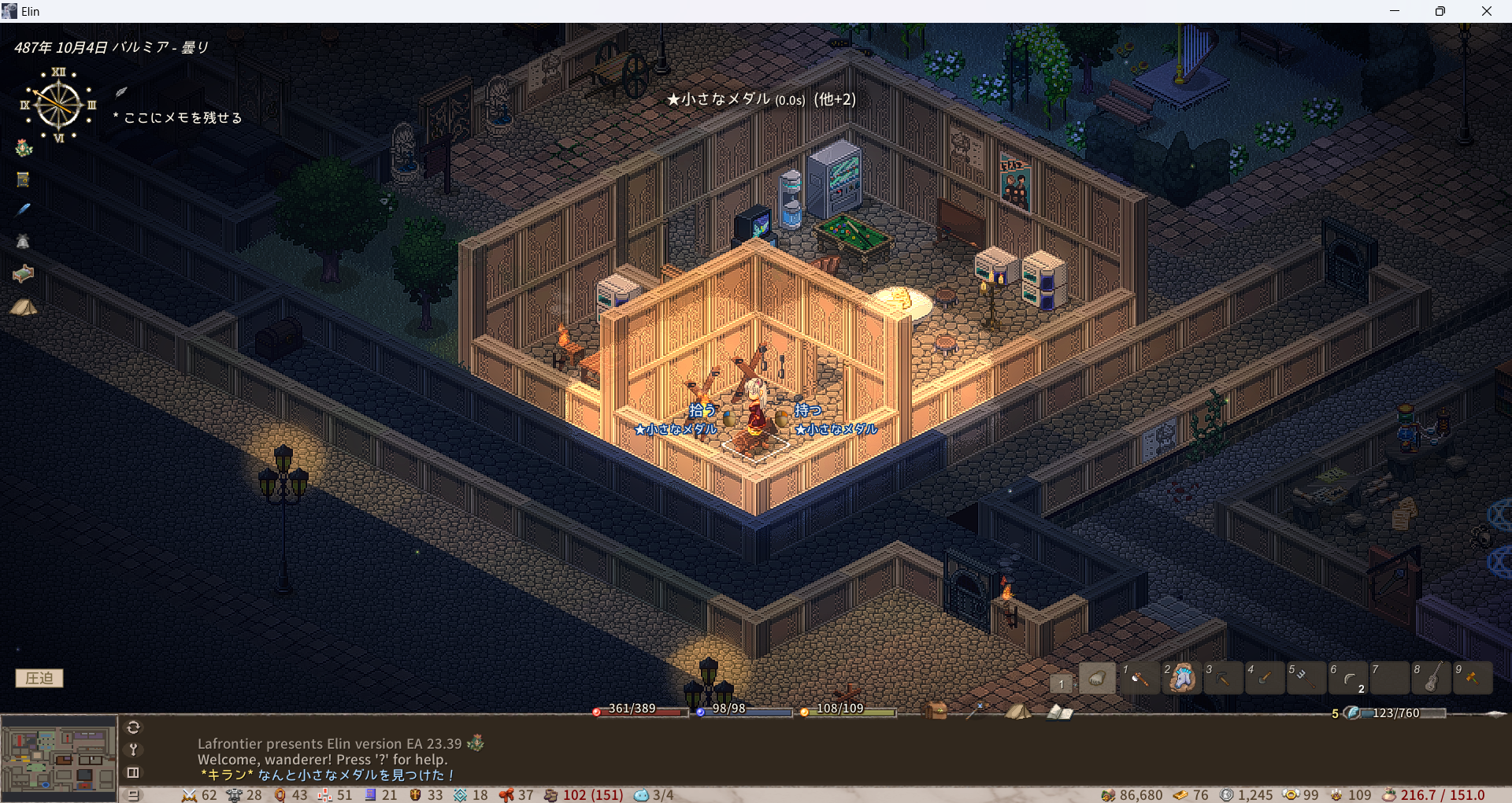Click the circular arrows icon beside minimap
The height and width of the screenshot is (803, 1512).
pos(133,727)
